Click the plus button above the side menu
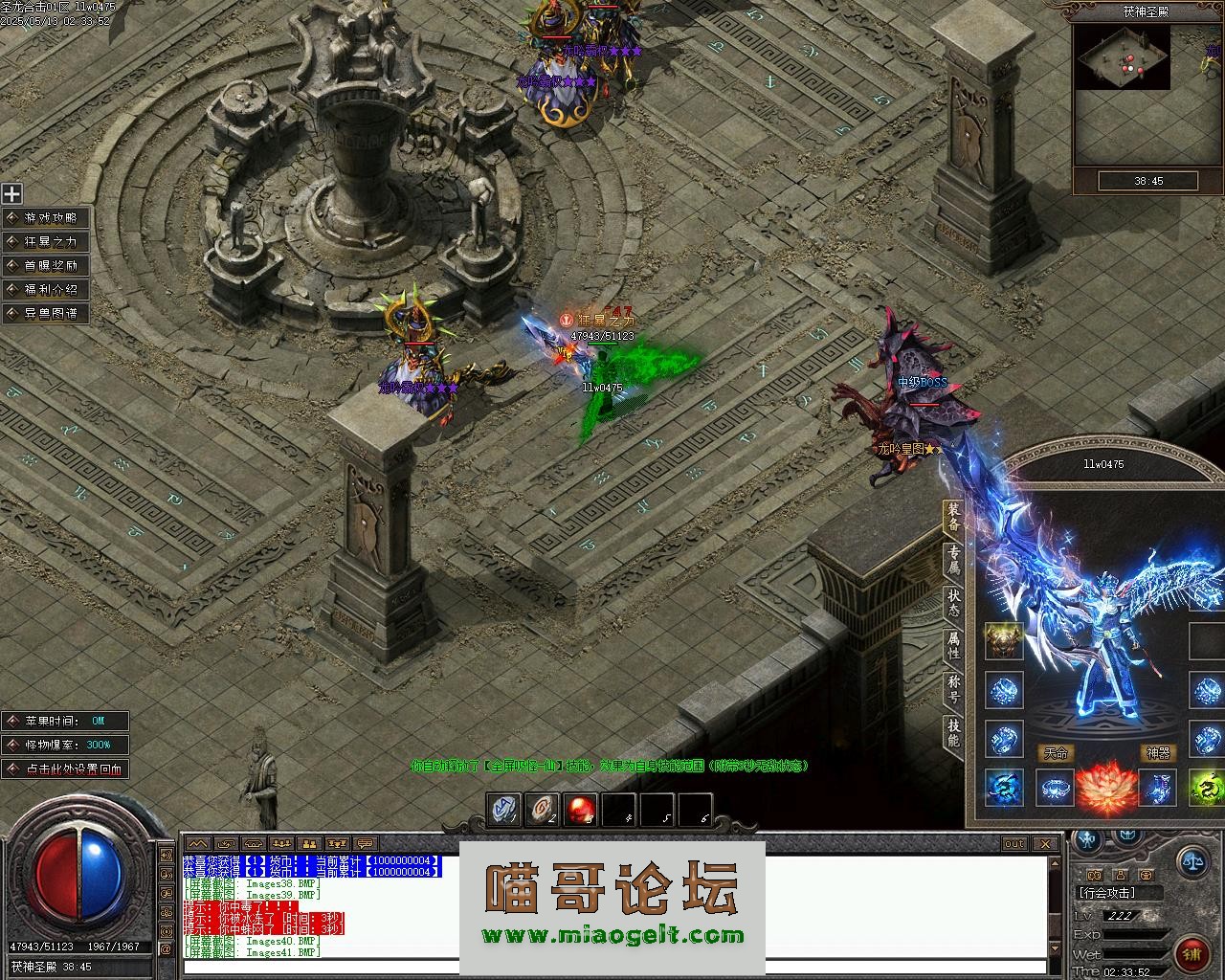The width and height of the screenshot is (1225, 980). (11, 194)
